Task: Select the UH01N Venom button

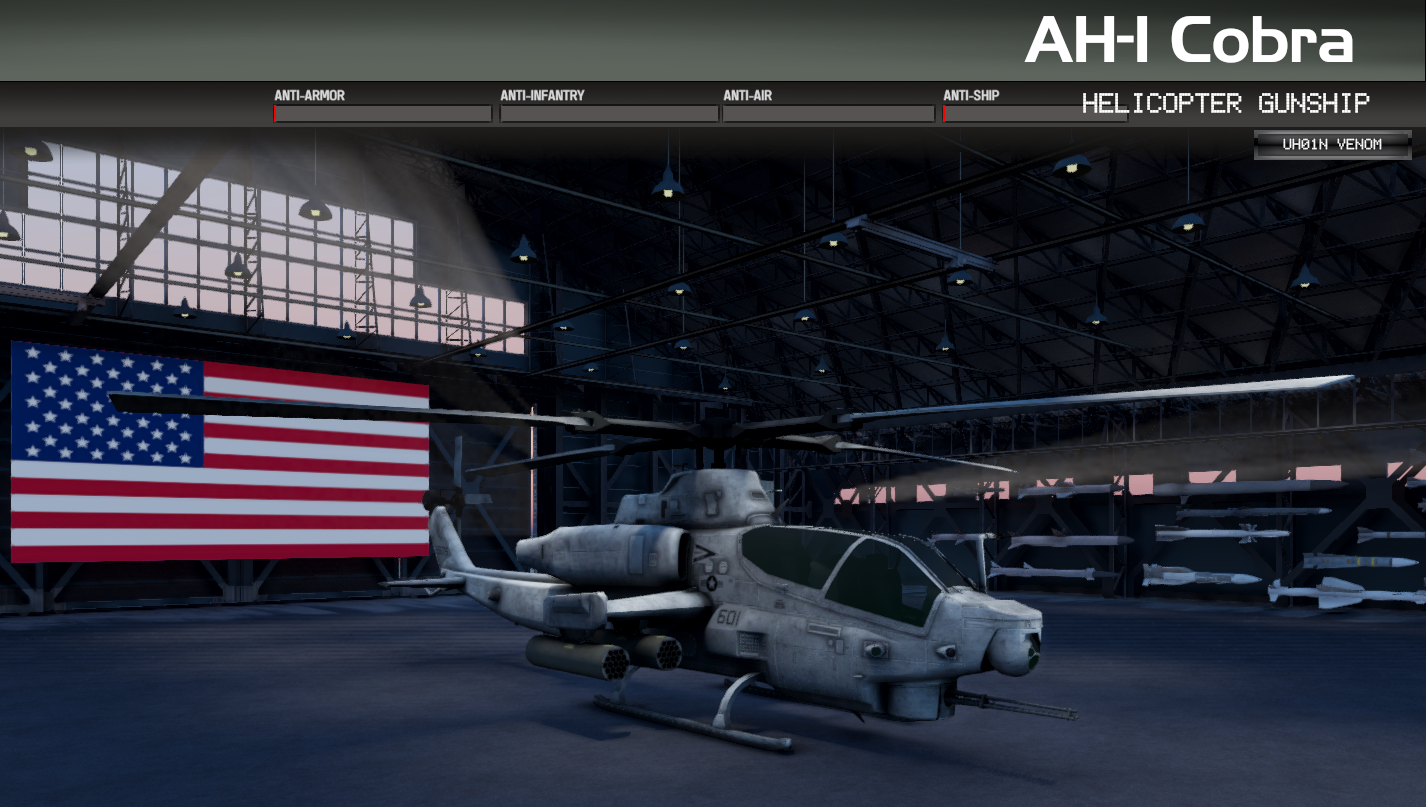Action: coord(1332,145)
